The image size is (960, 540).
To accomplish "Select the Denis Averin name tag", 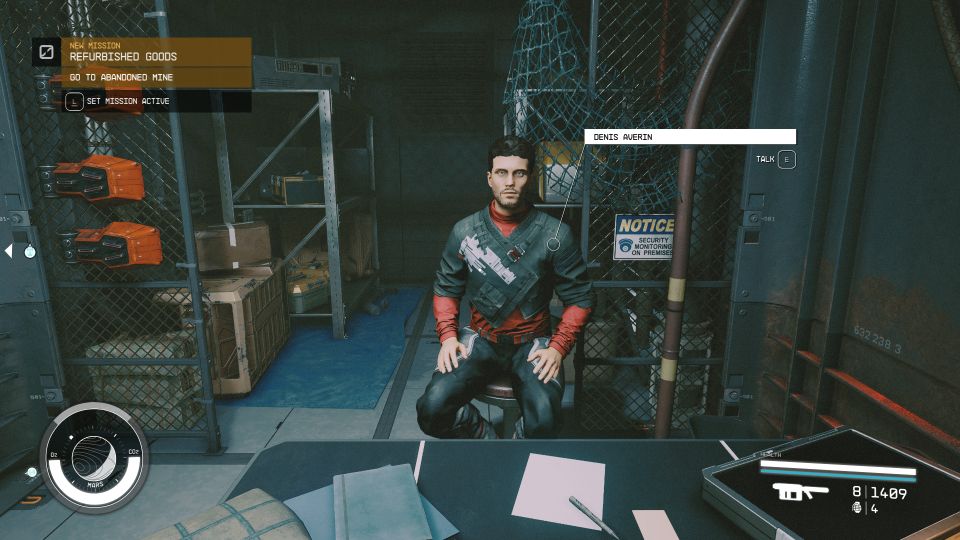I will (x=690, y=137).
